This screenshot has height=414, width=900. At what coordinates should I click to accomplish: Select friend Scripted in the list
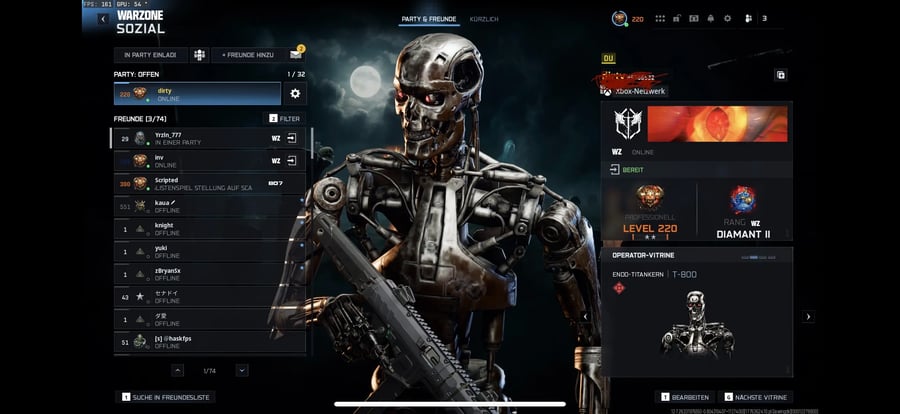point(200,183)
